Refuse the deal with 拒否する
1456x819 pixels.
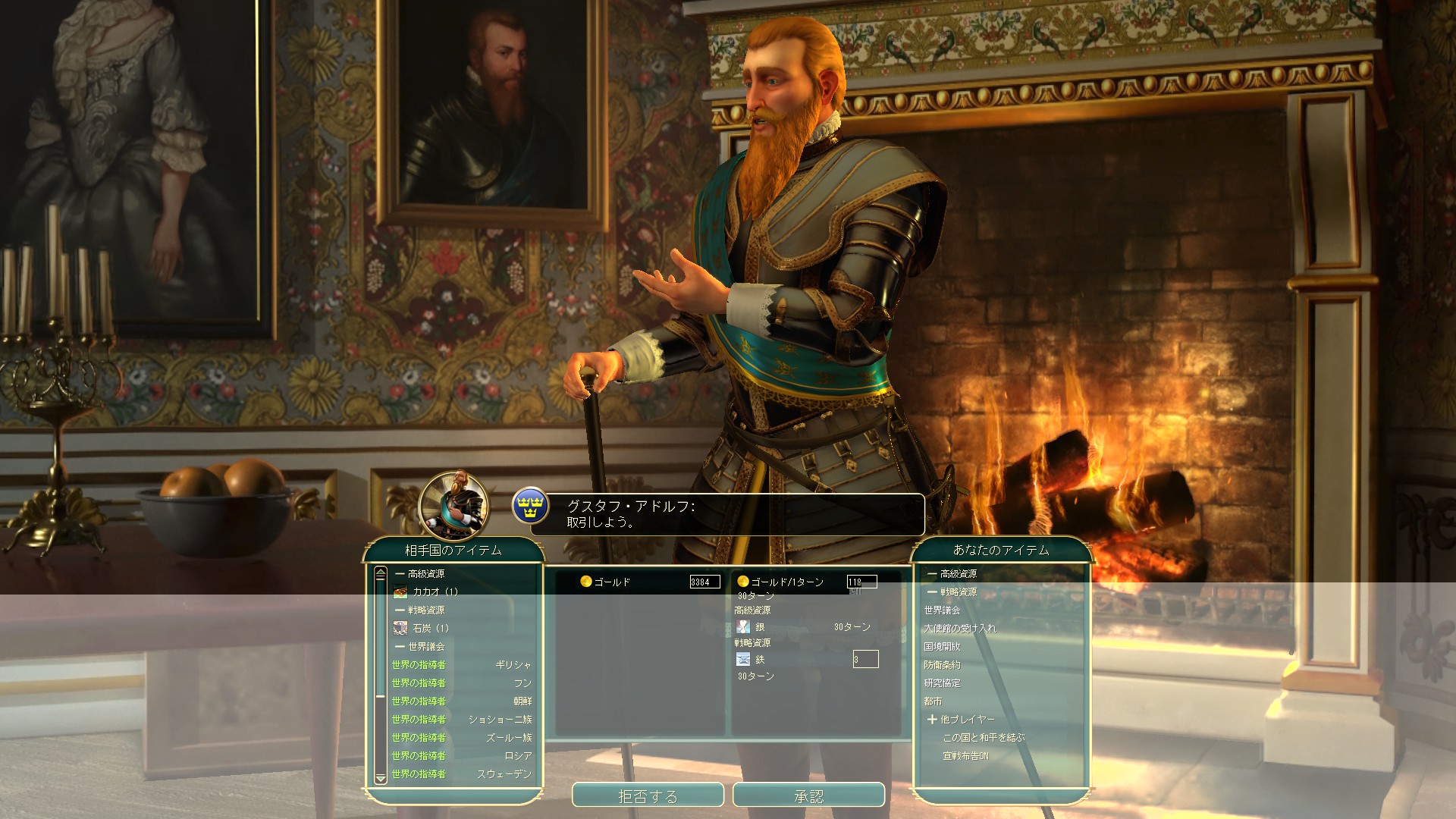tap(648, 795)
